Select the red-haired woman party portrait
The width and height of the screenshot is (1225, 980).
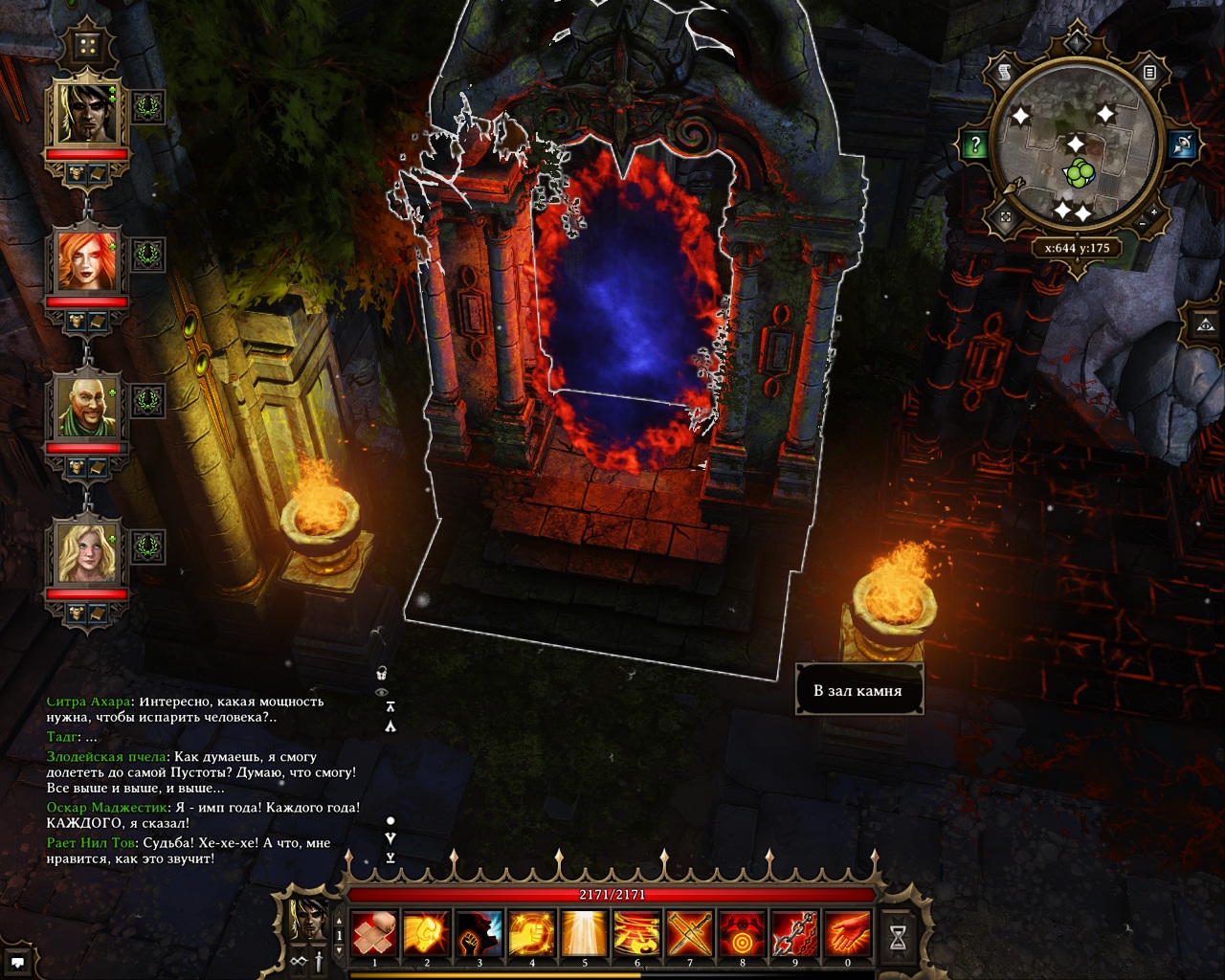(x=87, y=259)
